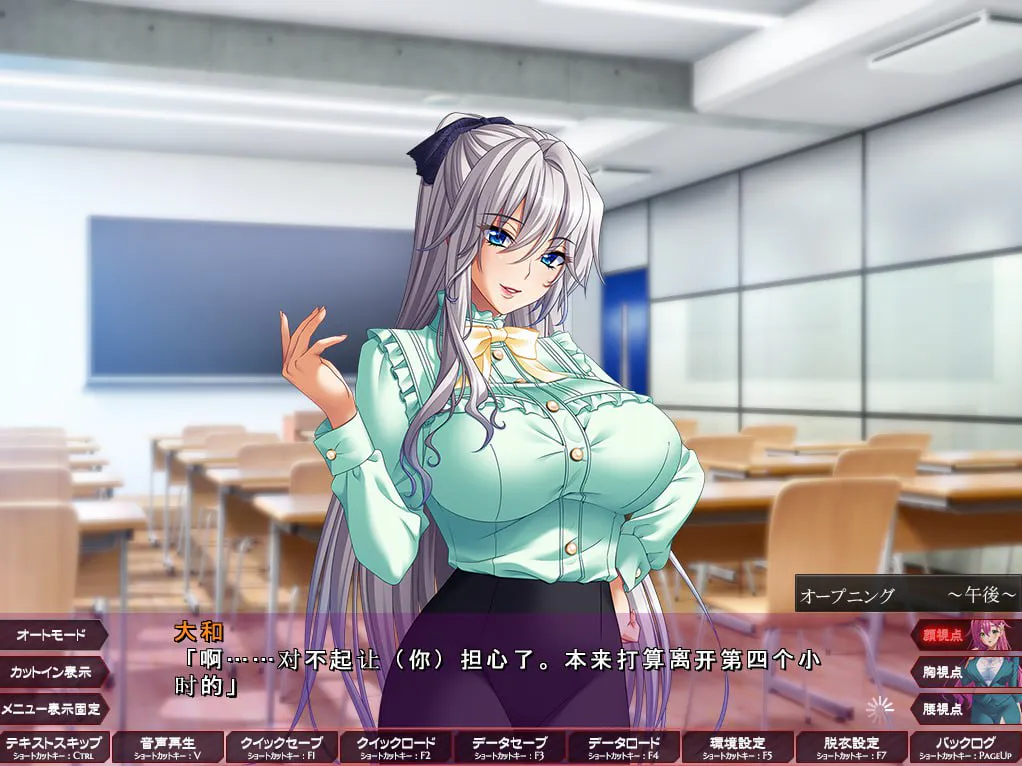
Task: Choose クイックセーブ quick save
Action: coord(282,747)
